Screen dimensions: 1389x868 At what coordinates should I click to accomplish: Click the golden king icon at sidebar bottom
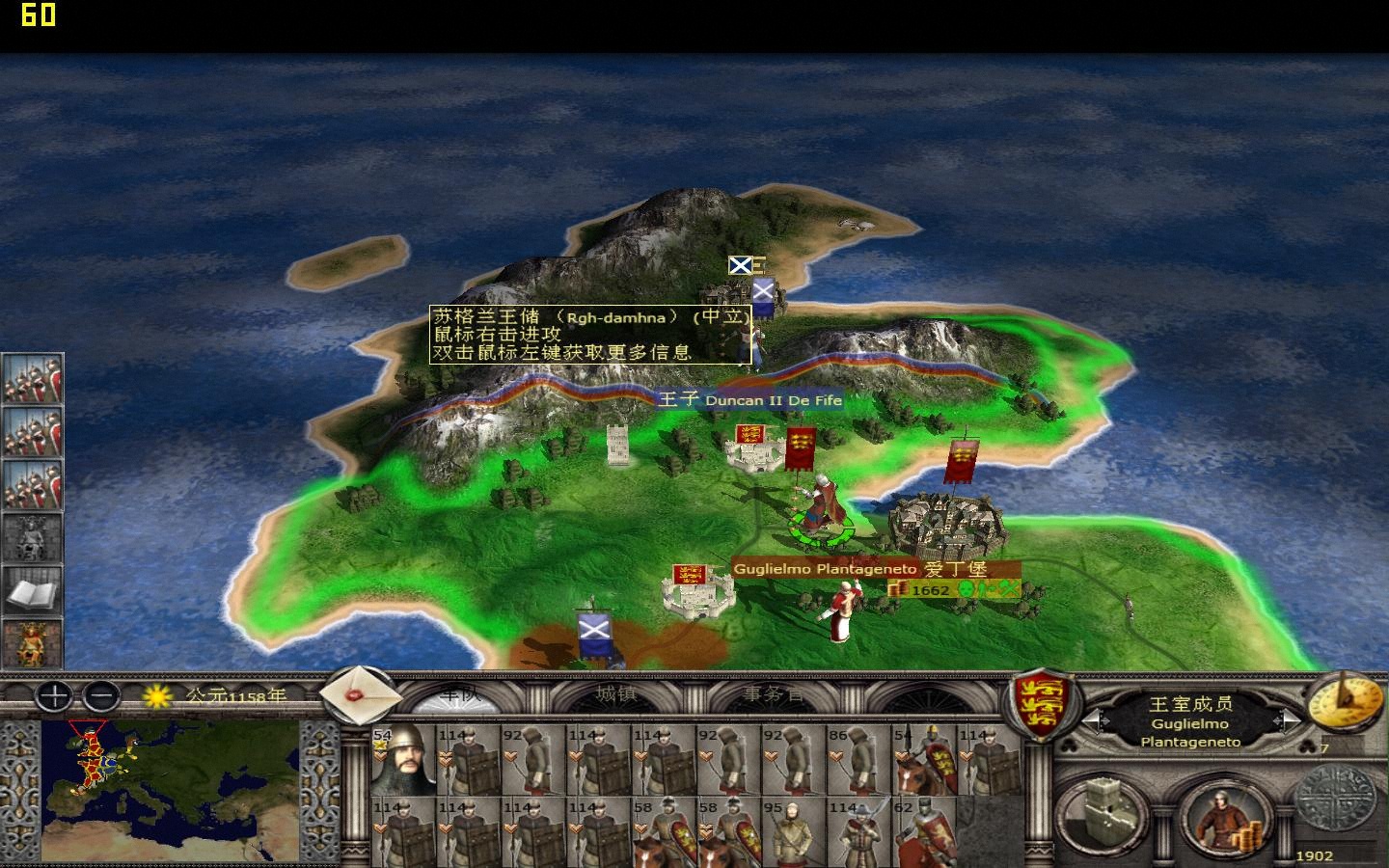click(32, 643)
